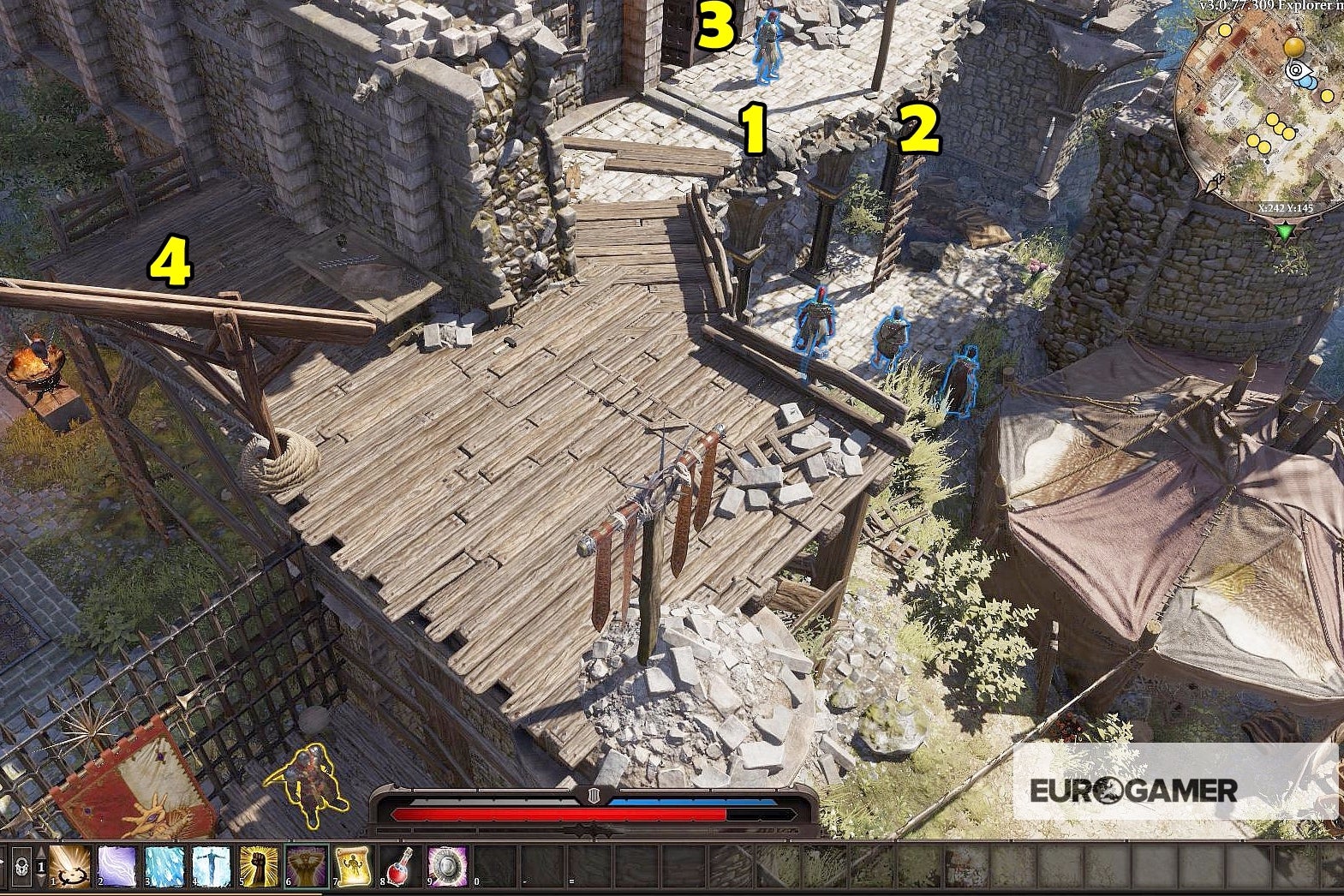This screenshot has width=1344, height=896.
Task: Collapse the minimap with the green triangle
Action: pyautogui.click(x=1286, y=232)
